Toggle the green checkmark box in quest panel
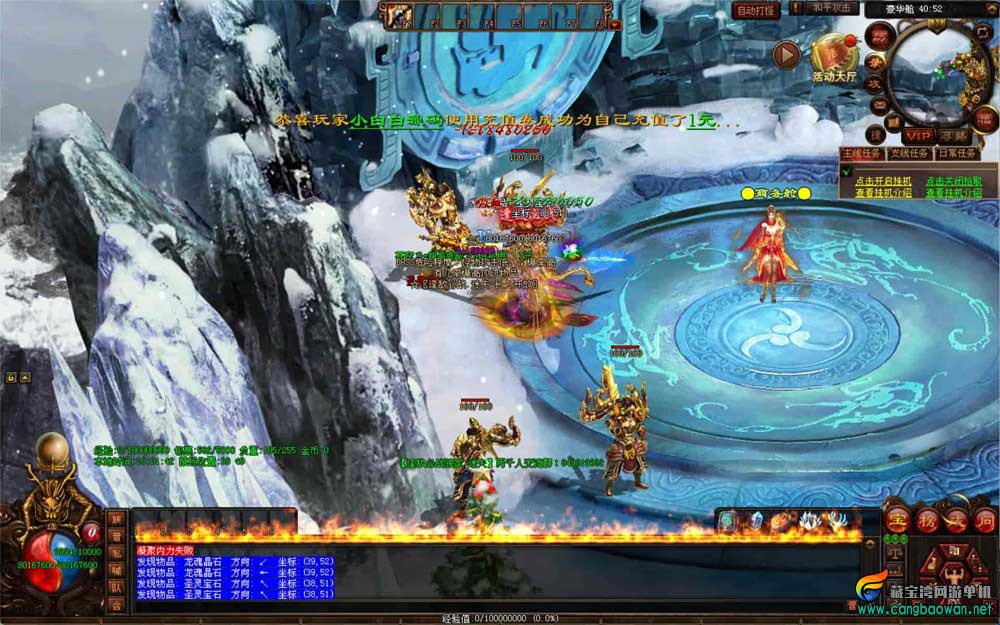The height and width of the screenshot is (625, 1000). pyautogui.click(x=846, y=173)
